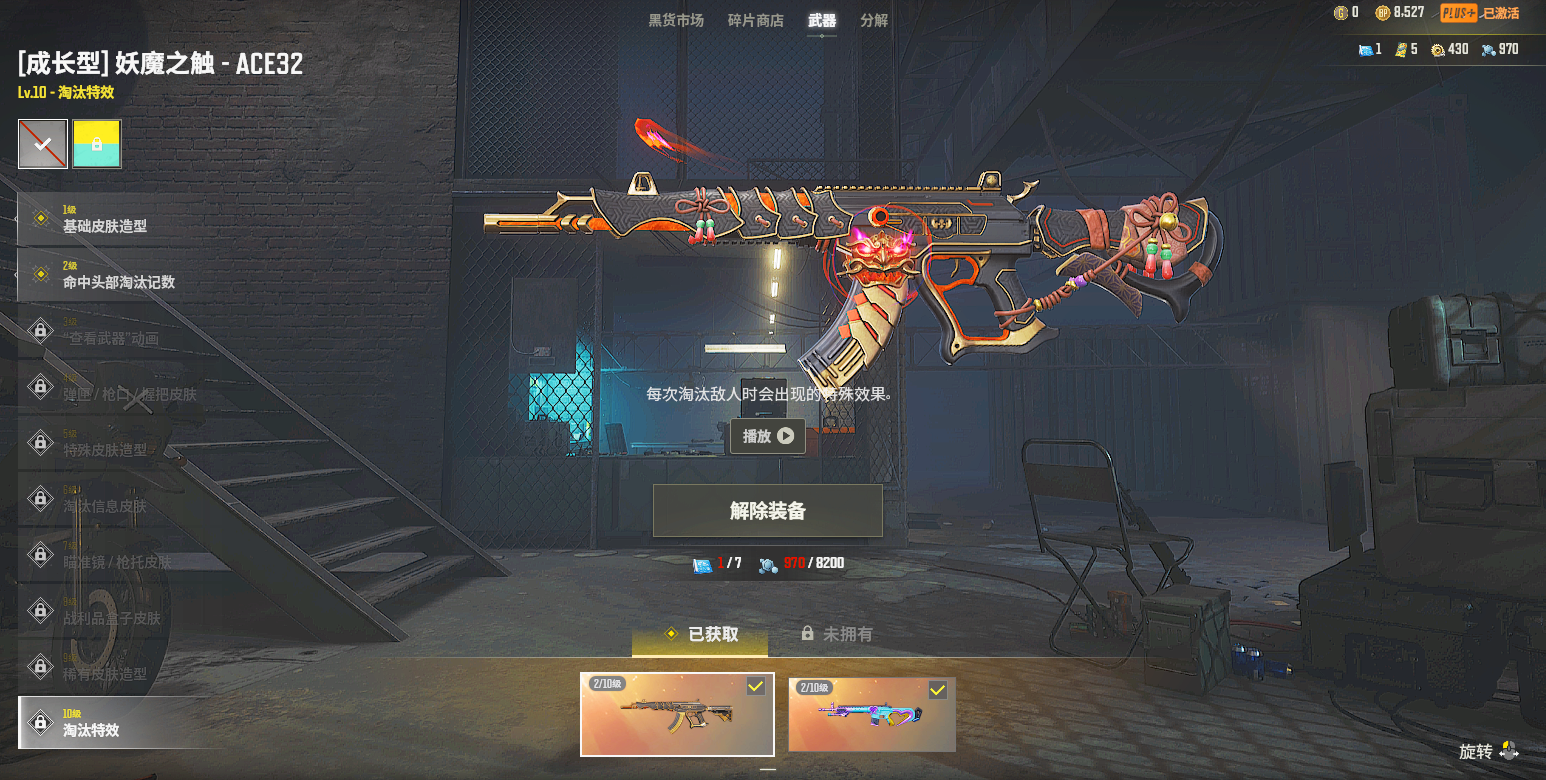Go to the 分解 tab
The image size is (1546, 780).
coord(873,20)
